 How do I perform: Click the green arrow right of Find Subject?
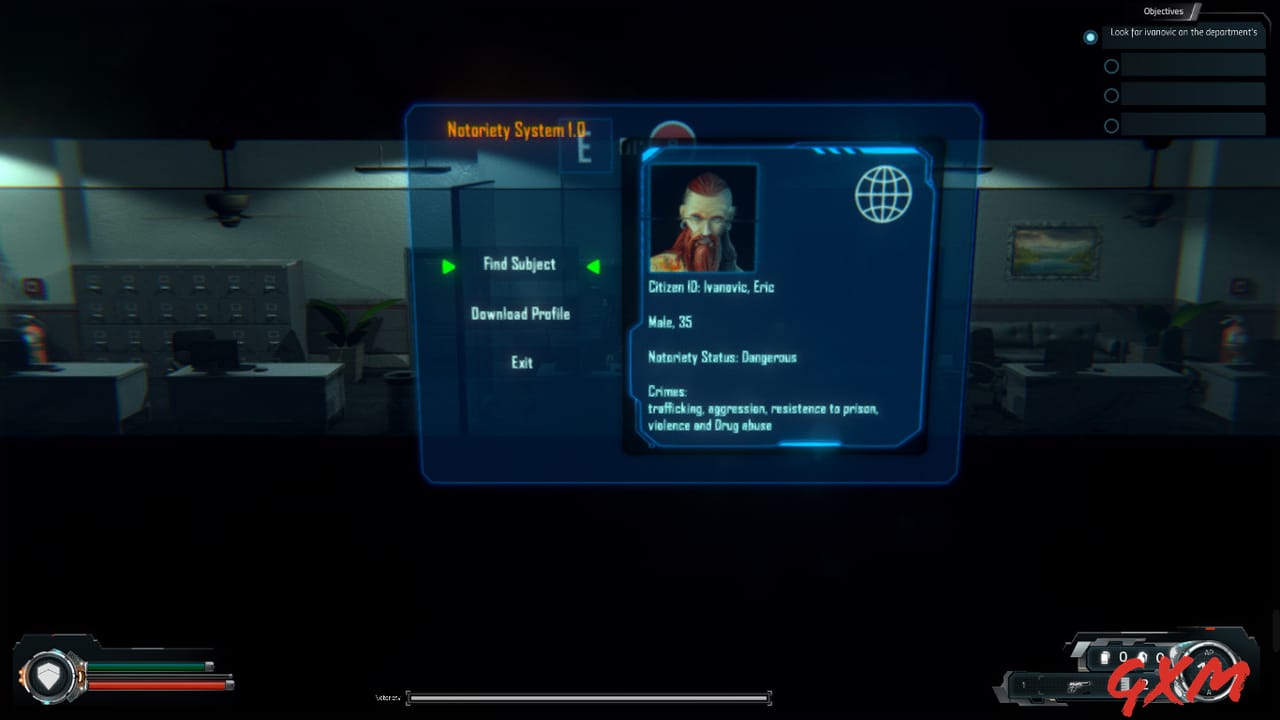click(x=593, y=266)
